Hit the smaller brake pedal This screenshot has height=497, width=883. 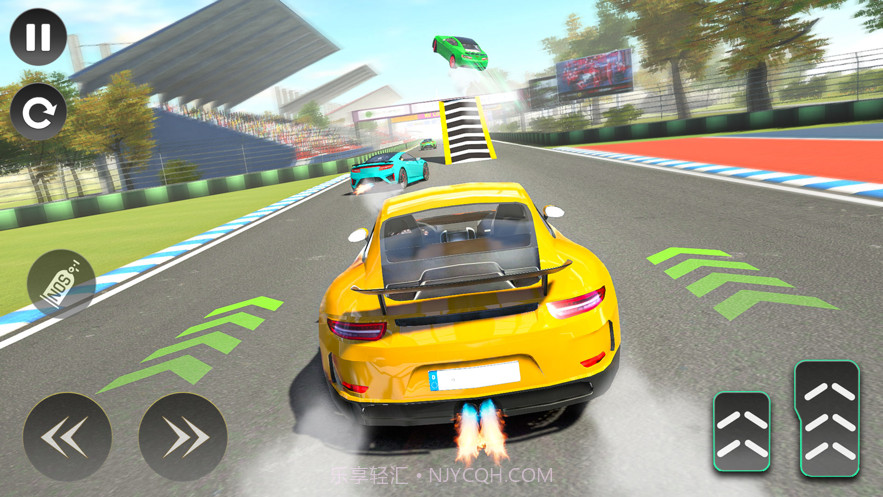[x=741, y=431]
